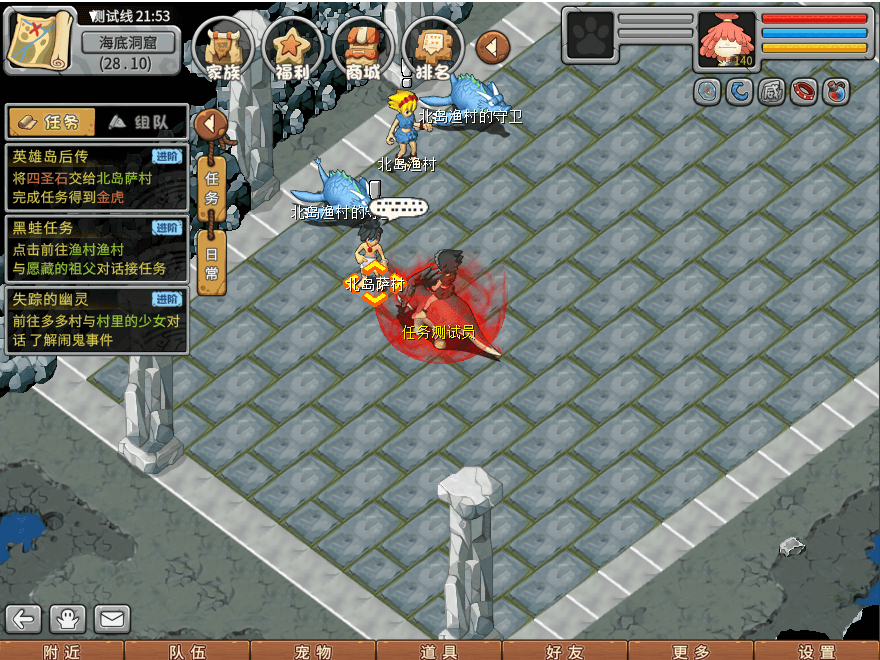Collapse the top menu icon row arrow

(492, 46)
